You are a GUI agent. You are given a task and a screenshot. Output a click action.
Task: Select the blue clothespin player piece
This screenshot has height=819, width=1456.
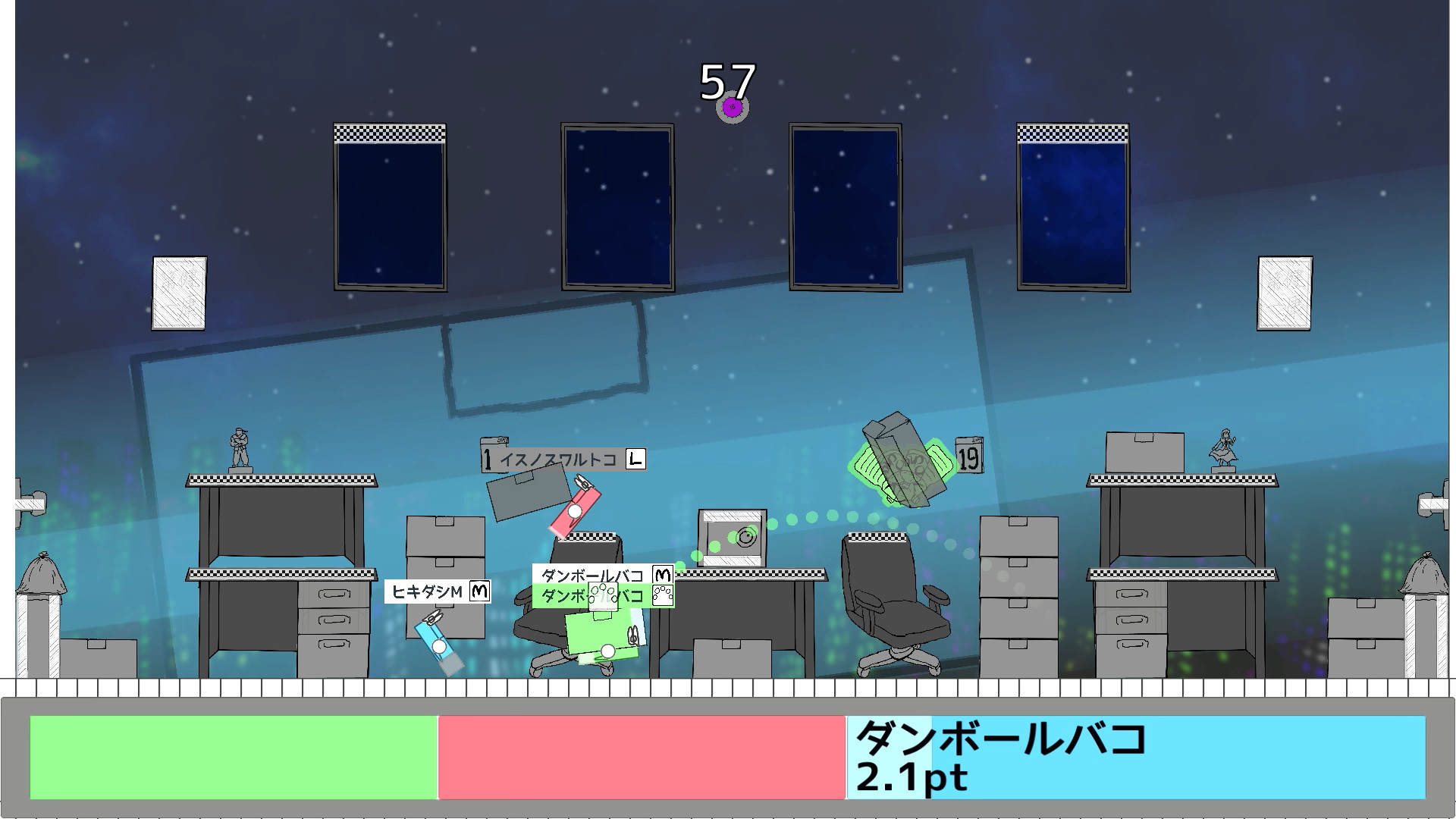pos(438,645)
